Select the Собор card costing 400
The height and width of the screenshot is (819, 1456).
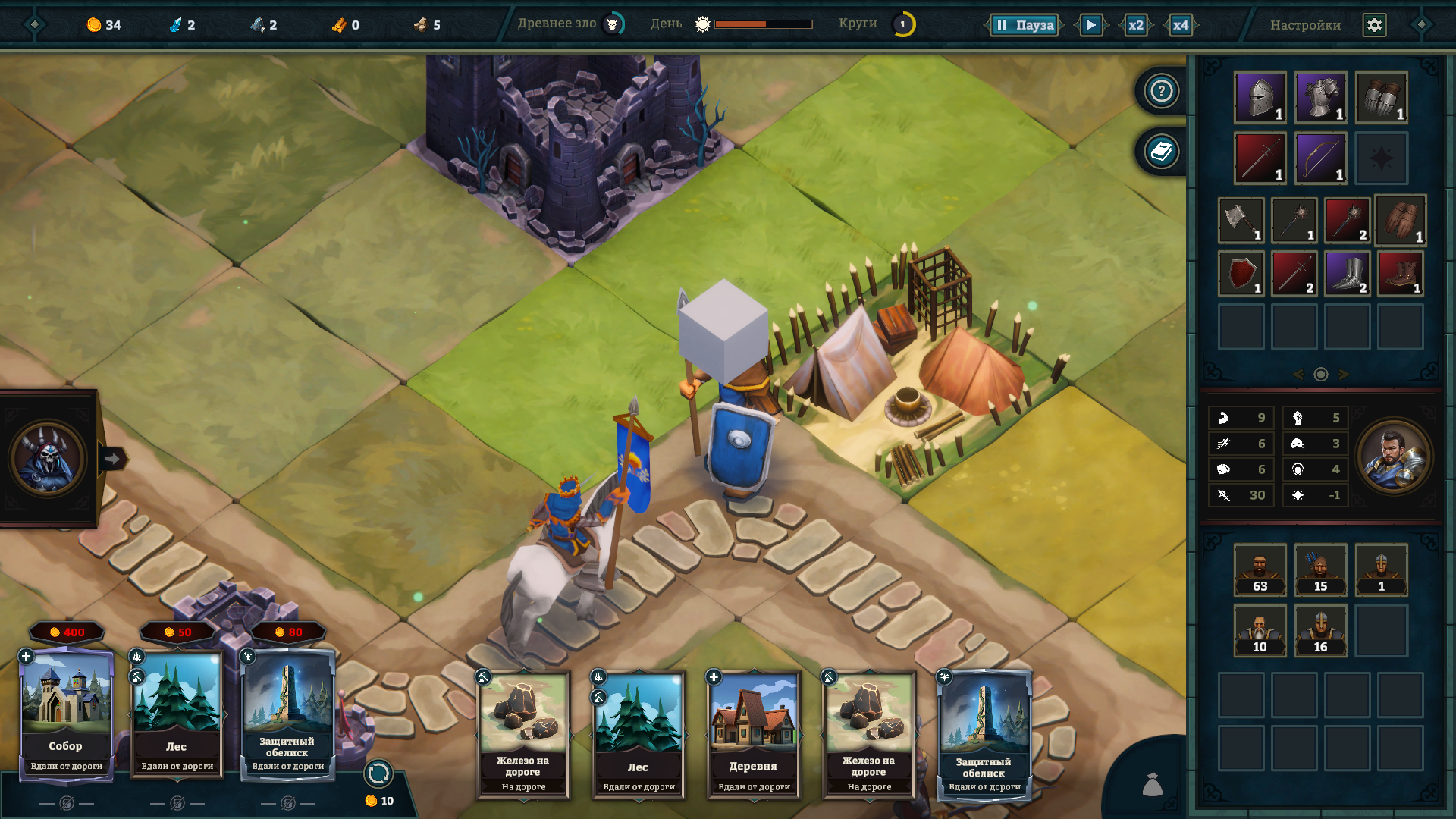click(67, 713)
